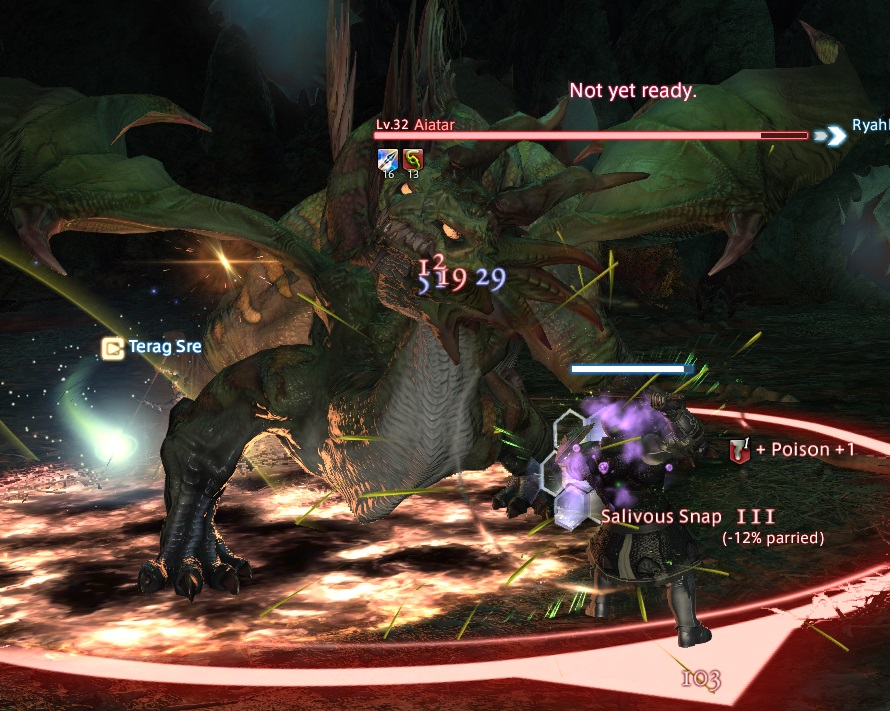Image resolution: width=890 pixels, height=711 pixels.
Task: Click the blue spear debuff icon on Aiatar
Action: [x=387, y=159]
